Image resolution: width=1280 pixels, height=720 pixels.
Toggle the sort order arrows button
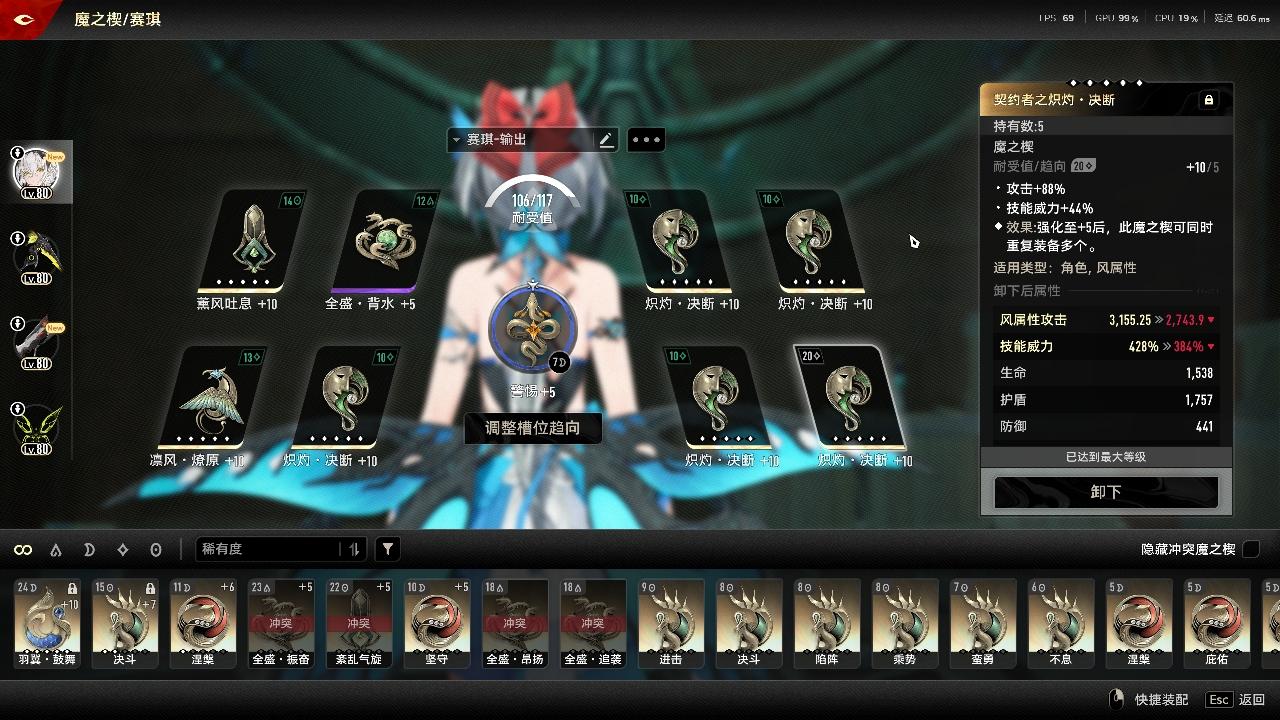tap(354, 549)
